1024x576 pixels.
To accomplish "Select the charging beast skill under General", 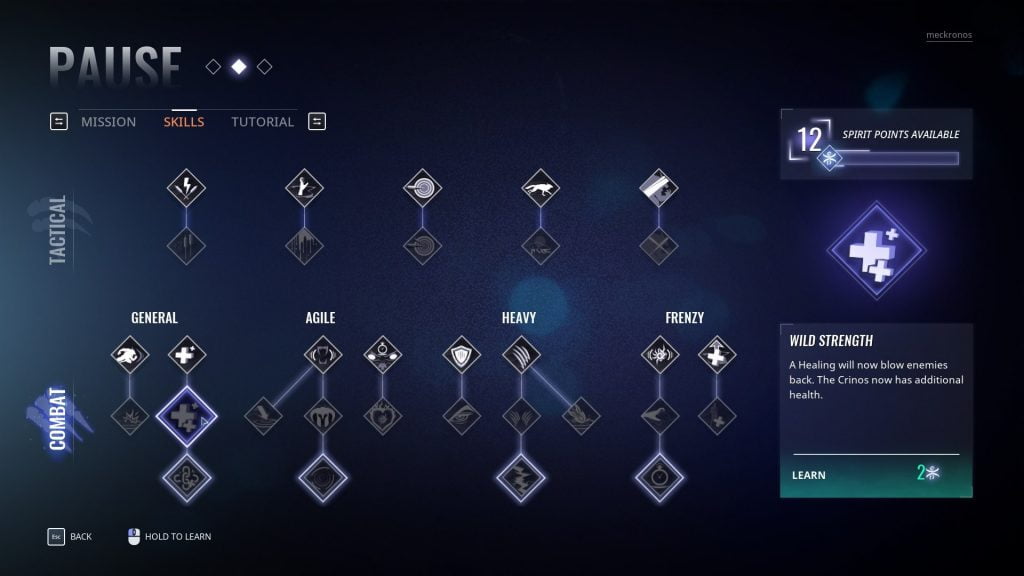I will pos(129,354).
